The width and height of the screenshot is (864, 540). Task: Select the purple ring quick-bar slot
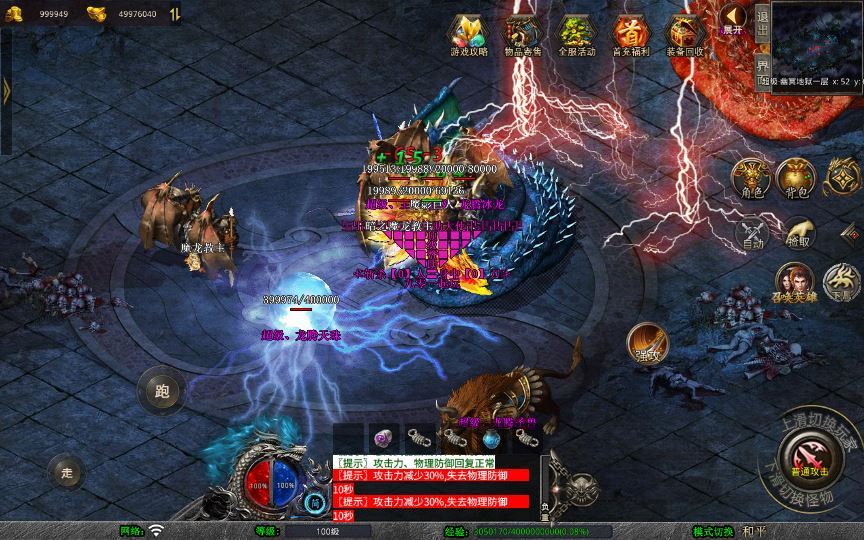pos(383,438)
